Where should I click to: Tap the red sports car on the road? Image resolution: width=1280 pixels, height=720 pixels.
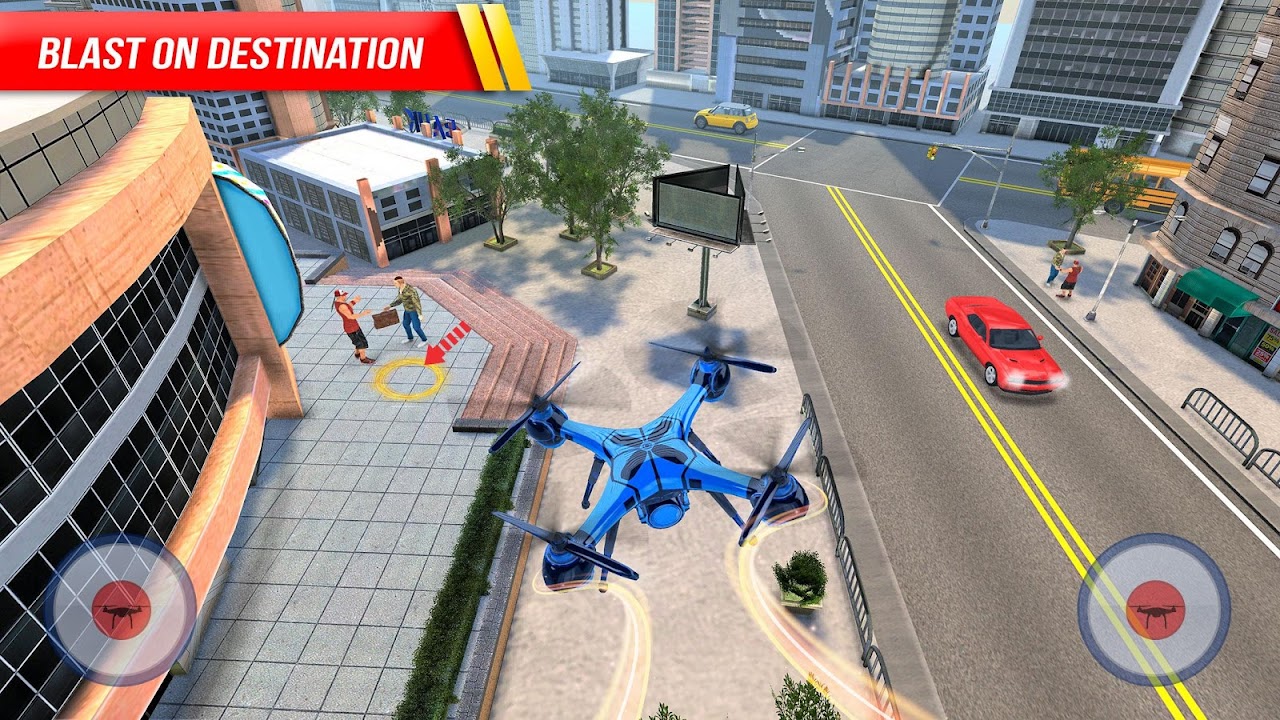(x=995, y=340)
